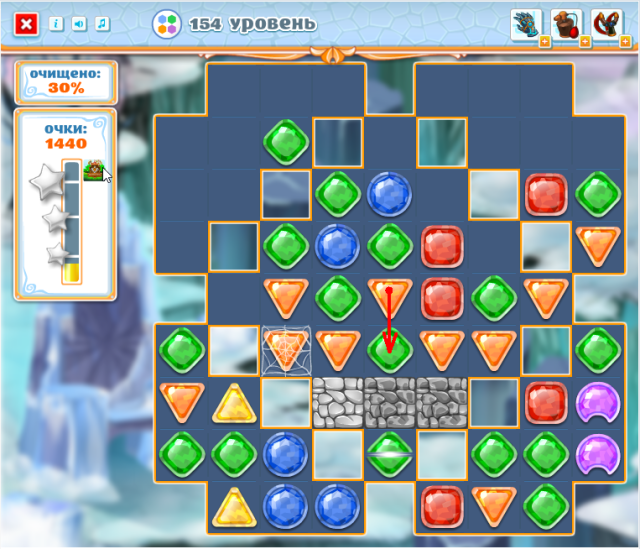Select the orange gem trapped in cobweb
The image size is (640, 549).
[286, 350]
